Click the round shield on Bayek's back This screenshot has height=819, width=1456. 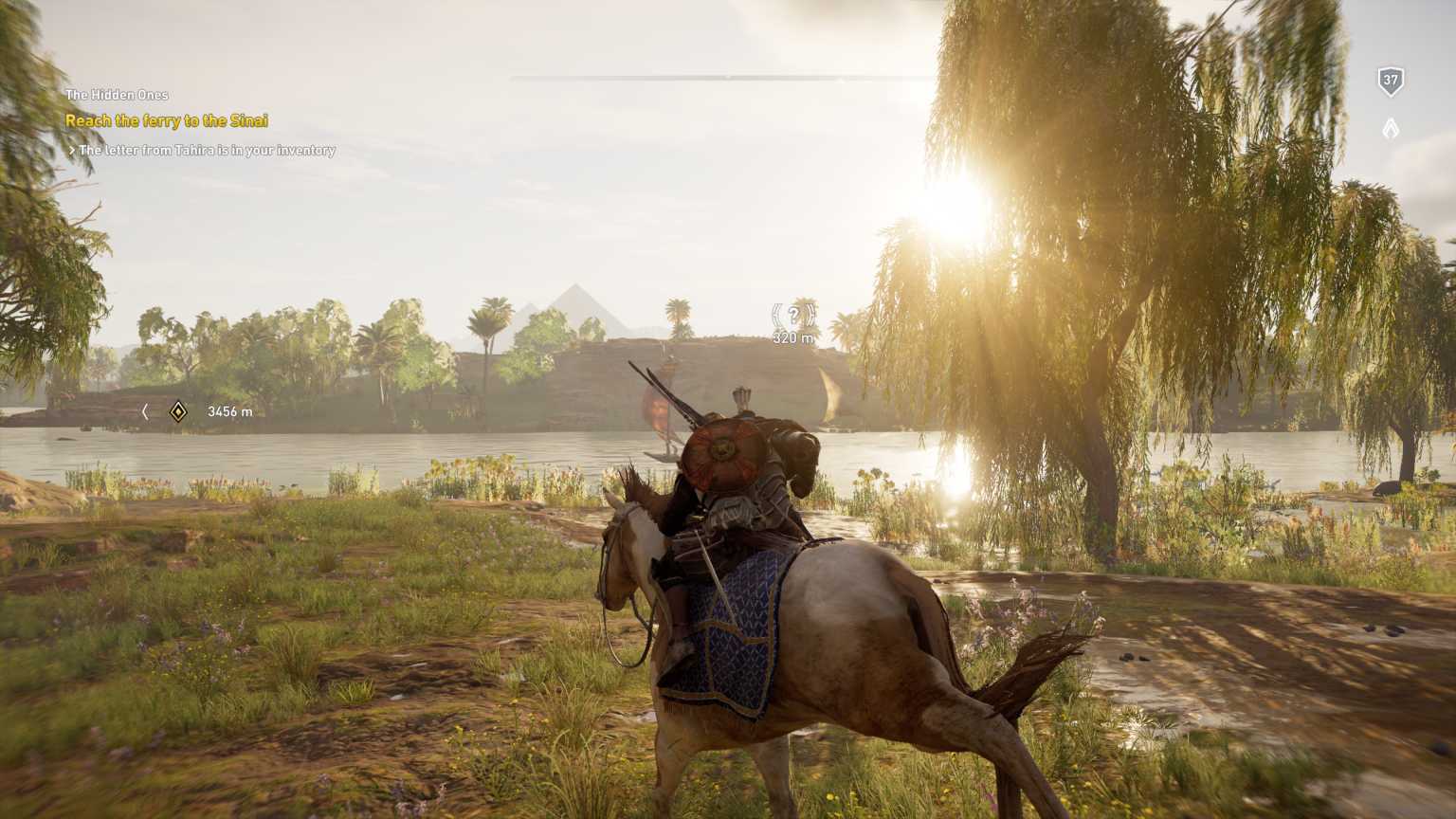[x=725, y=449]
